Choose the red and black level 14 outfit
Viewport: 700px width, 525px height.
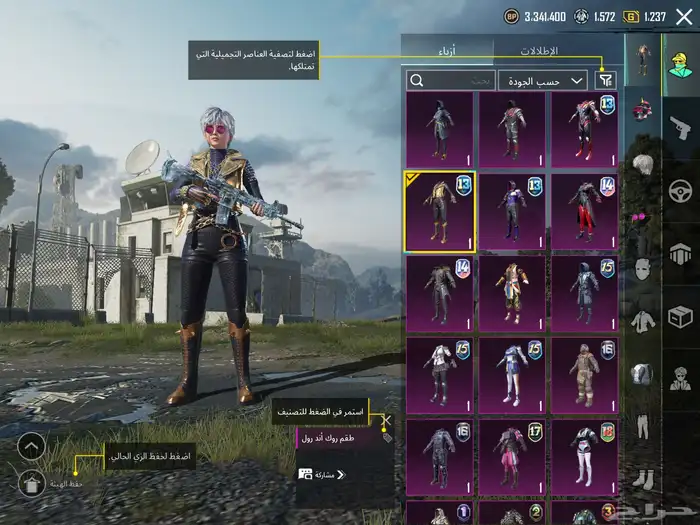point(584,211)
